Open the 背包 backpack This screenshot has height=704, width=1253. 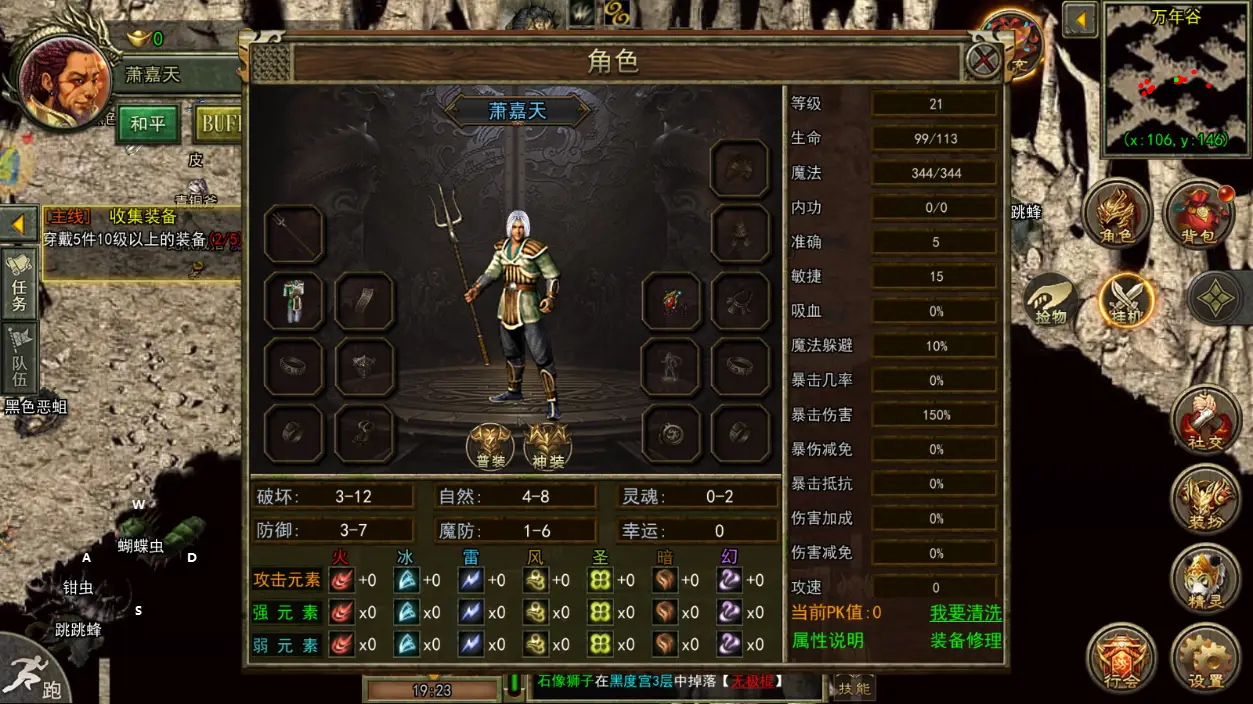click(x=1198, y=215)
